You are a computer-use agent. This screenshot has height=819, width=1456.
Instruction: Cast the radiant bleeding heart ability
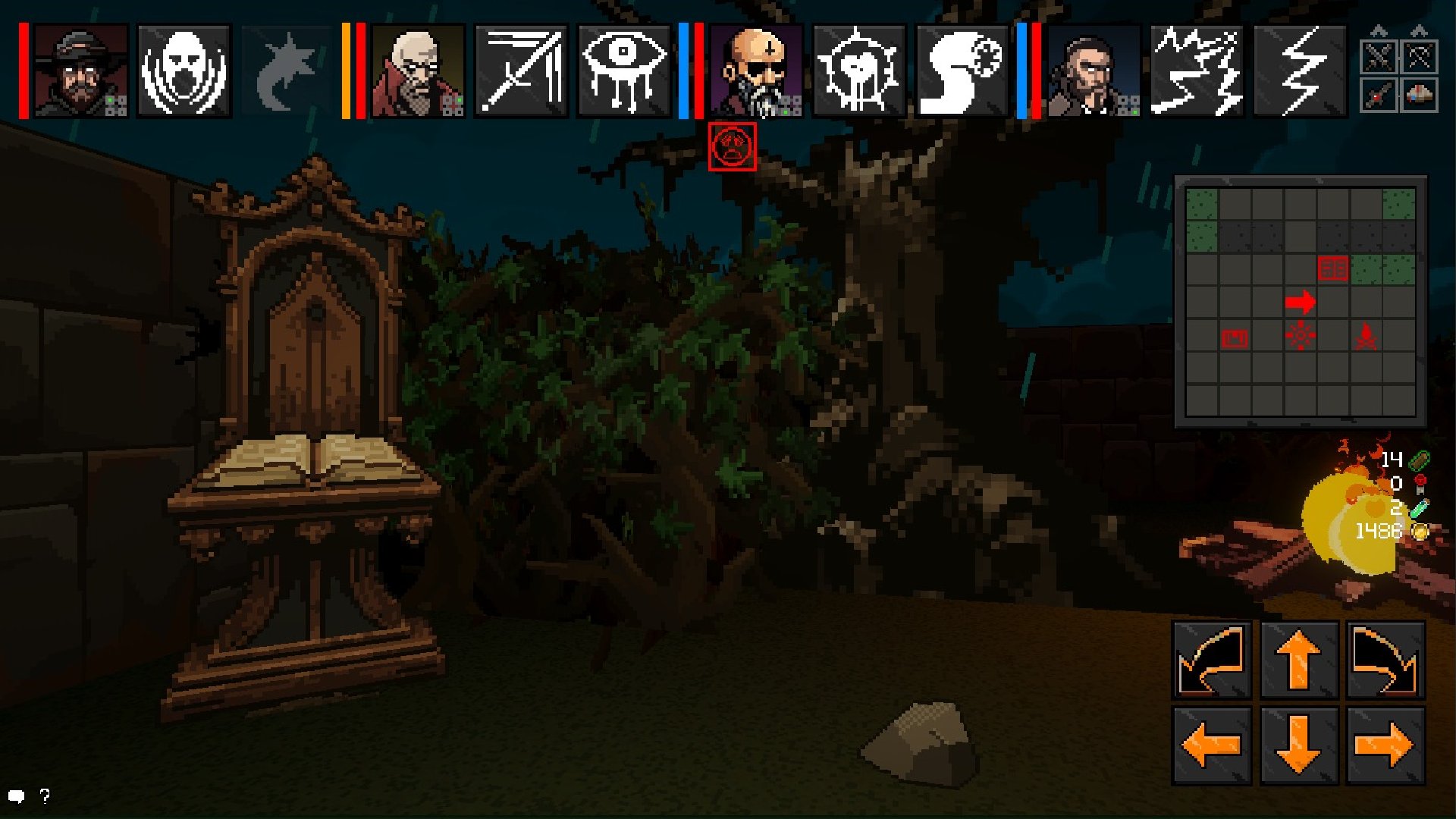click(x=859, y=71)
